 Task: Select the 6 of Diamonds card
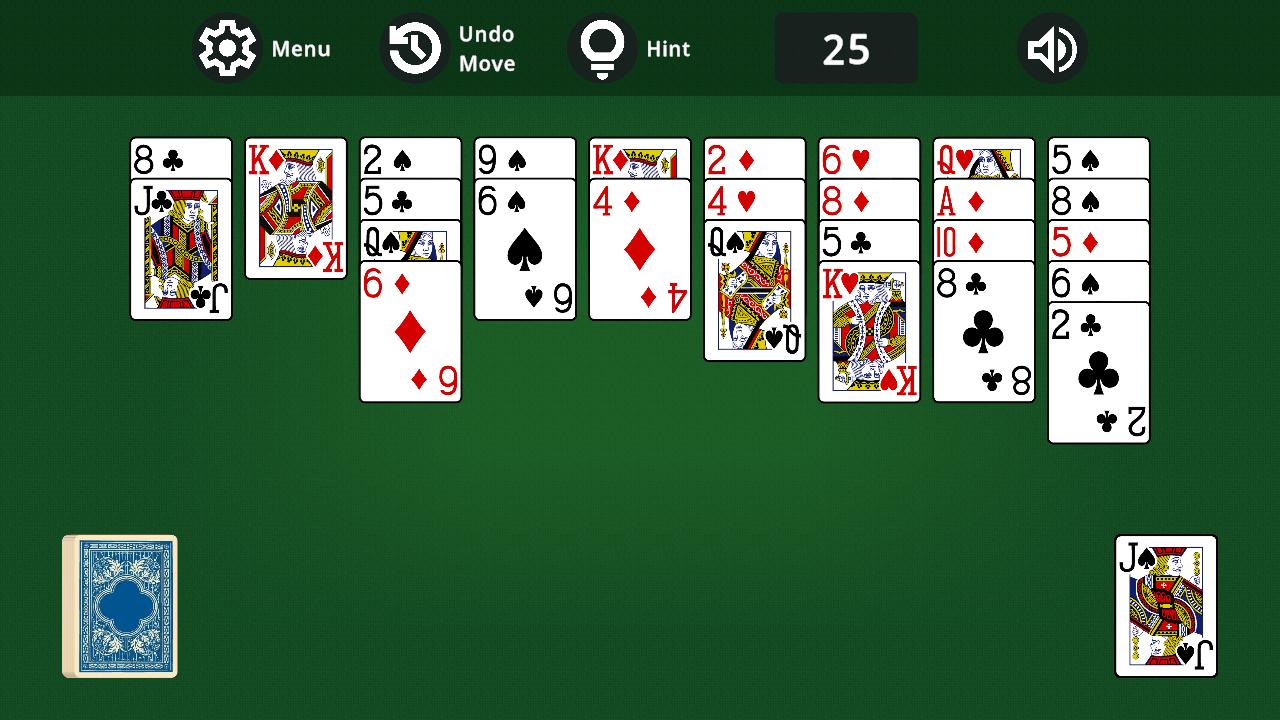pos(410,330)
